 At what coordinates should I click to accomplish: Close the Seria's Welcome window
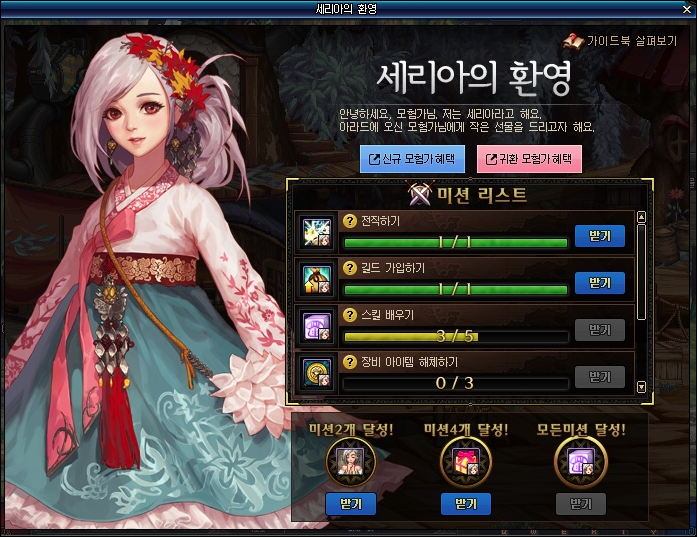coord(686,8)
